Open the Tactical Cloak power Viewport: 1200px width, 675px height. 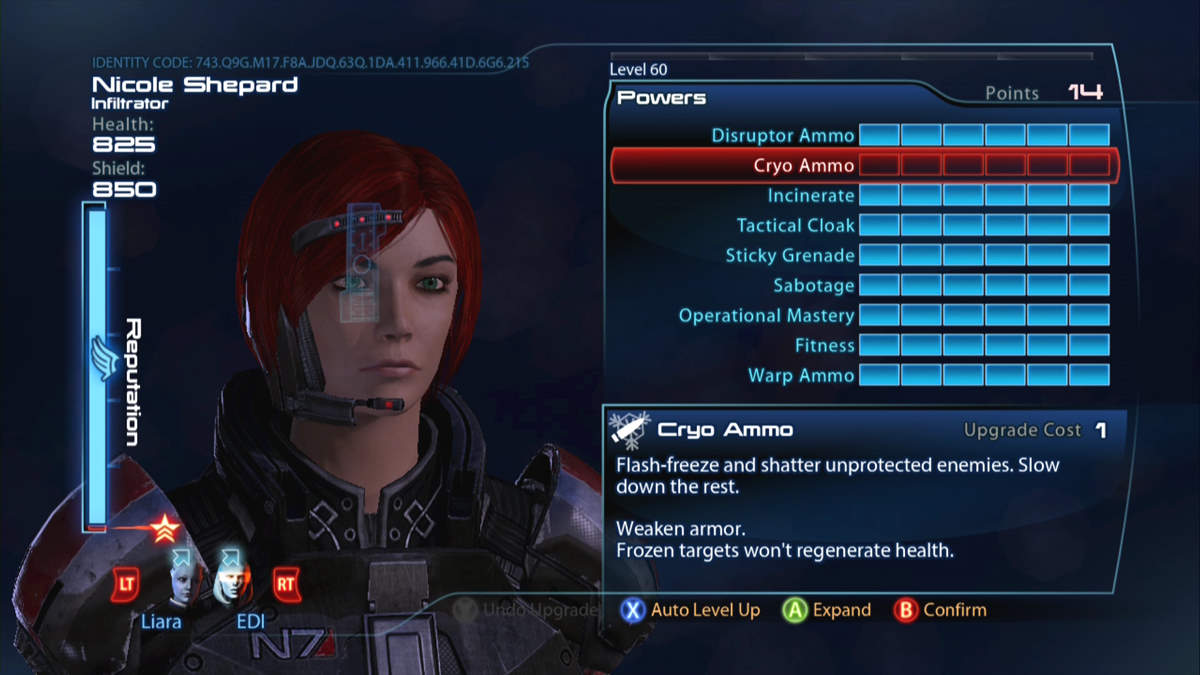click(796, 225)
